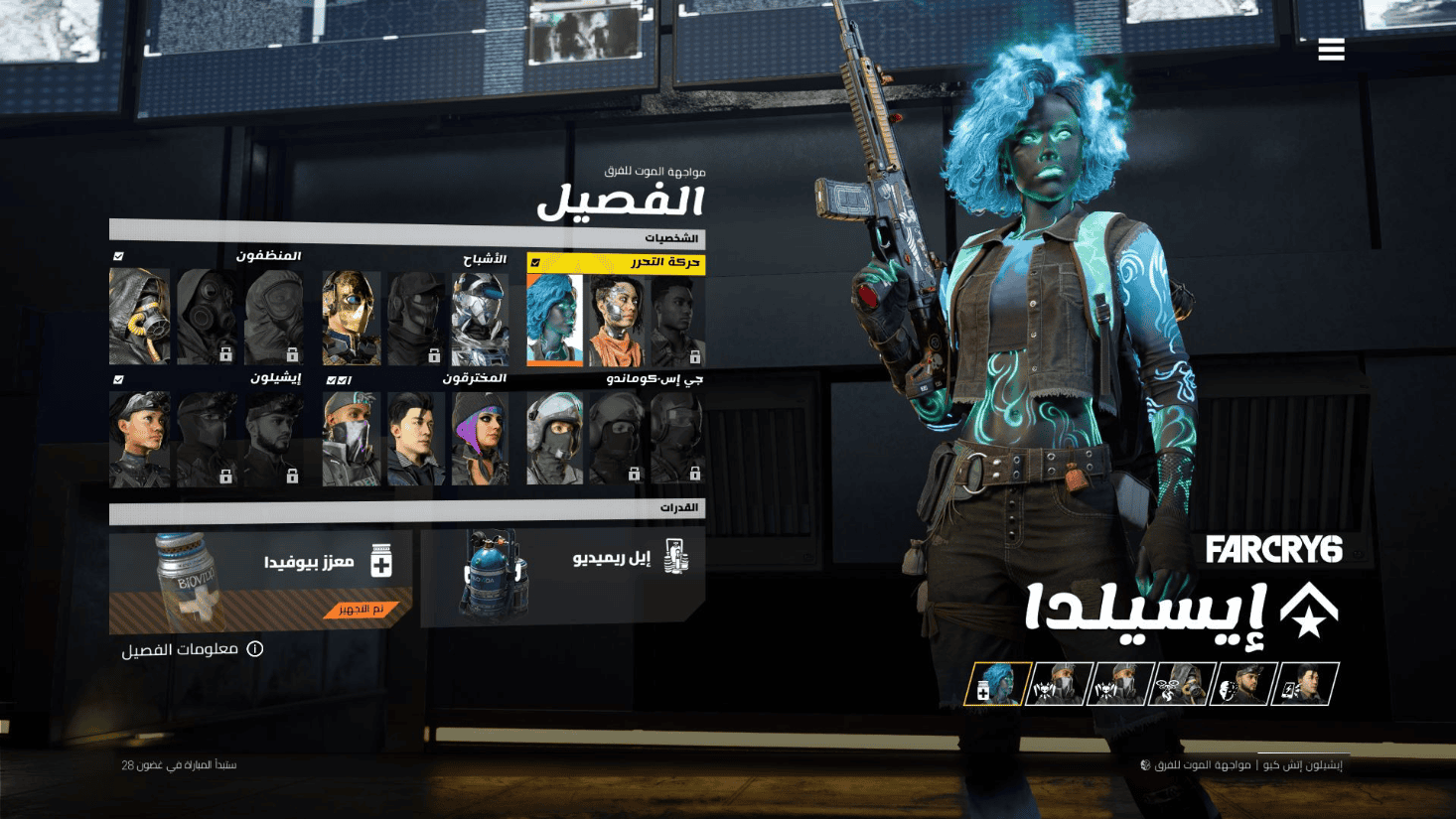The image size is (1456, 819).
Task: Click the phone-hack ability icon on the last character slot
Action: tap(1290, 688)
